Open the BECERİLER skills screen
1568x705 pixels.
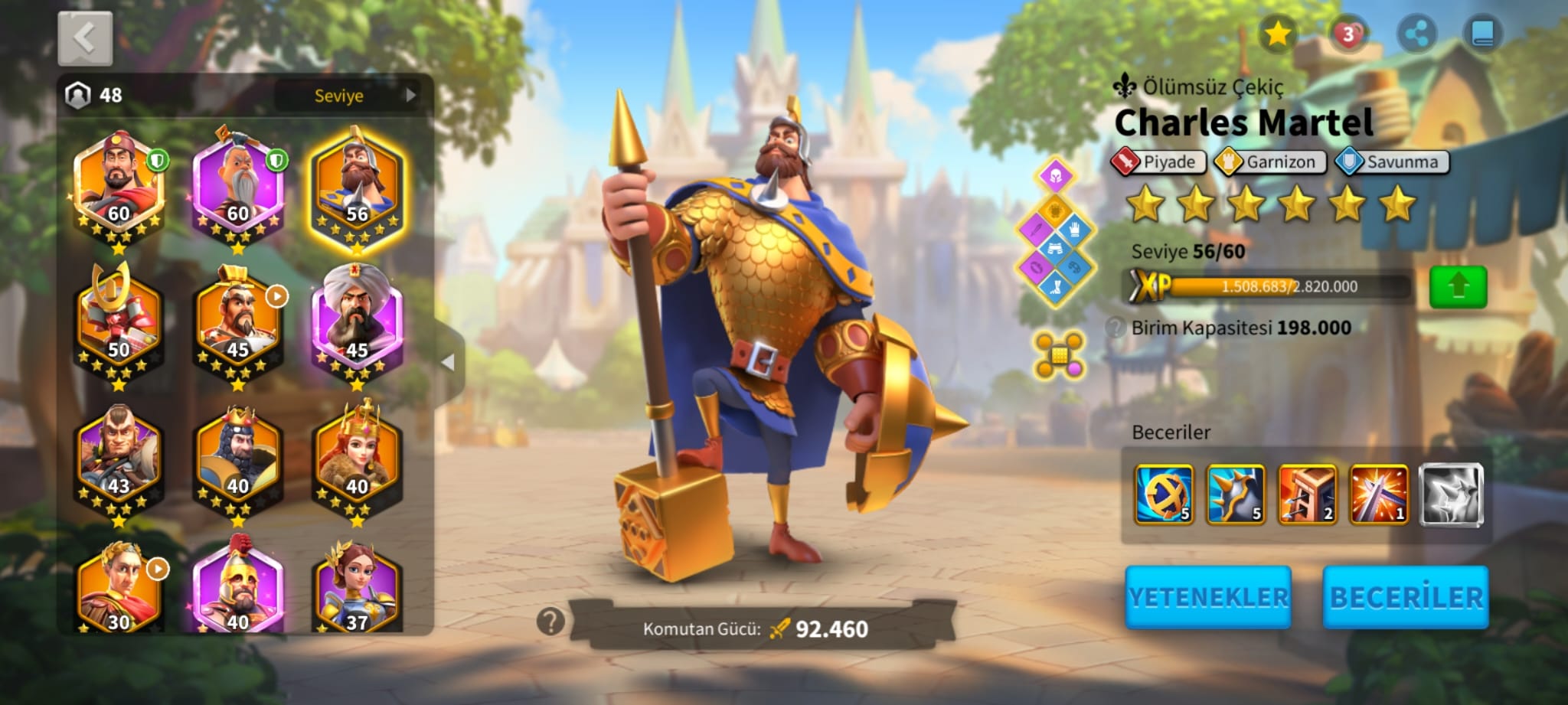pos(1406,598)
